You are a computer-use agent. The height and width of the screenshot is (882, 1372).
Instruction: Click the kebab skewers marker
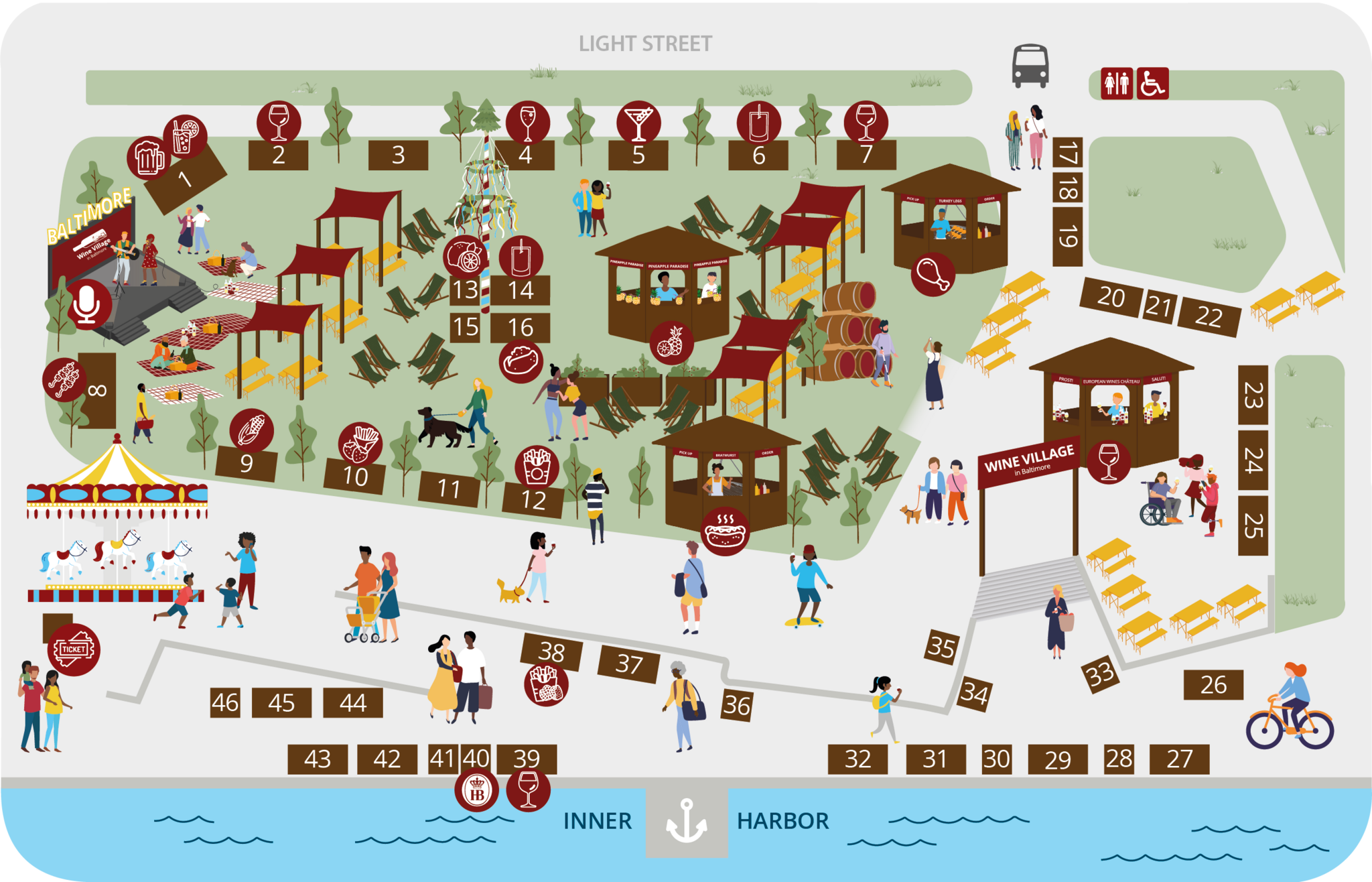pyautogui.click(x=64, y=380)
